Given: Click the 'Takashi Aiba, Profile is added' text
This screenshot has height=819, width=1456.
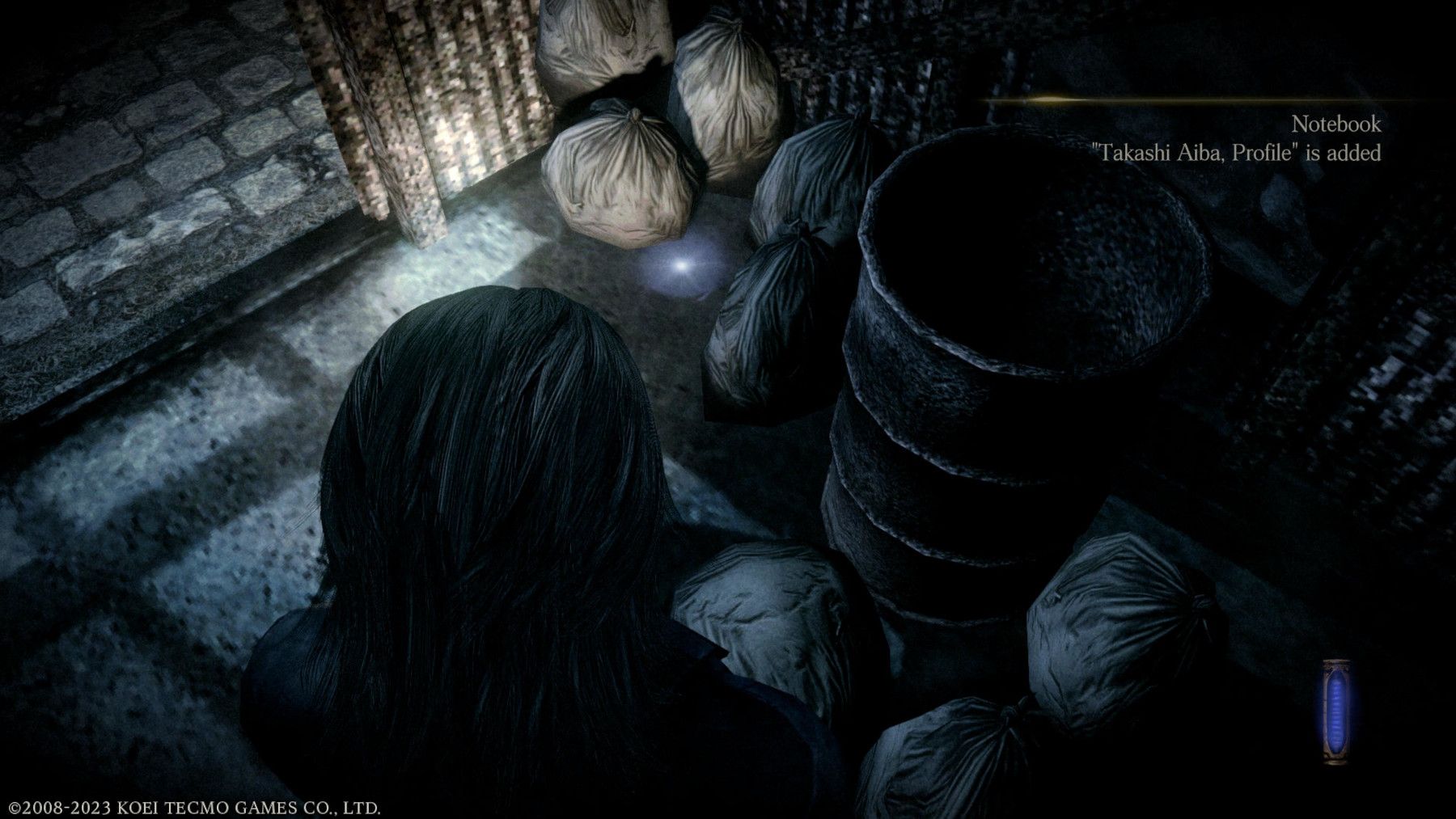Looking at the screenshot, I should point(1238,152).
